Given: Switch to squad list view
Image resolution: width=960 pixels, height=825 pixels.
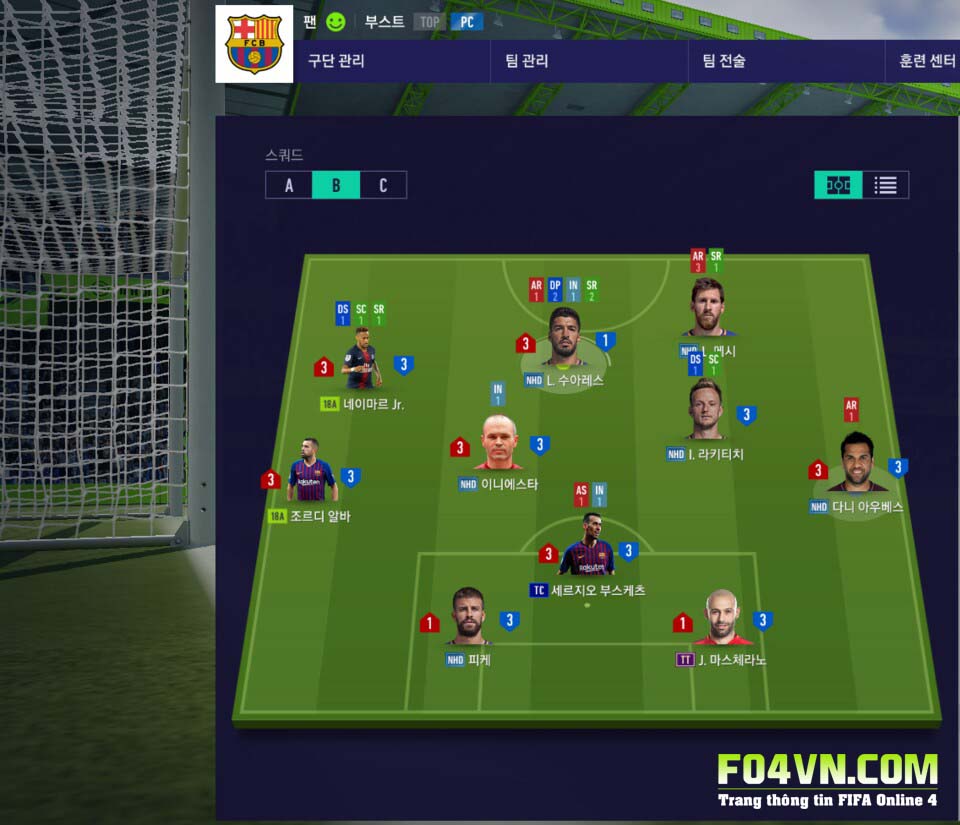Looking at the screenshot, I should (885, 185).
